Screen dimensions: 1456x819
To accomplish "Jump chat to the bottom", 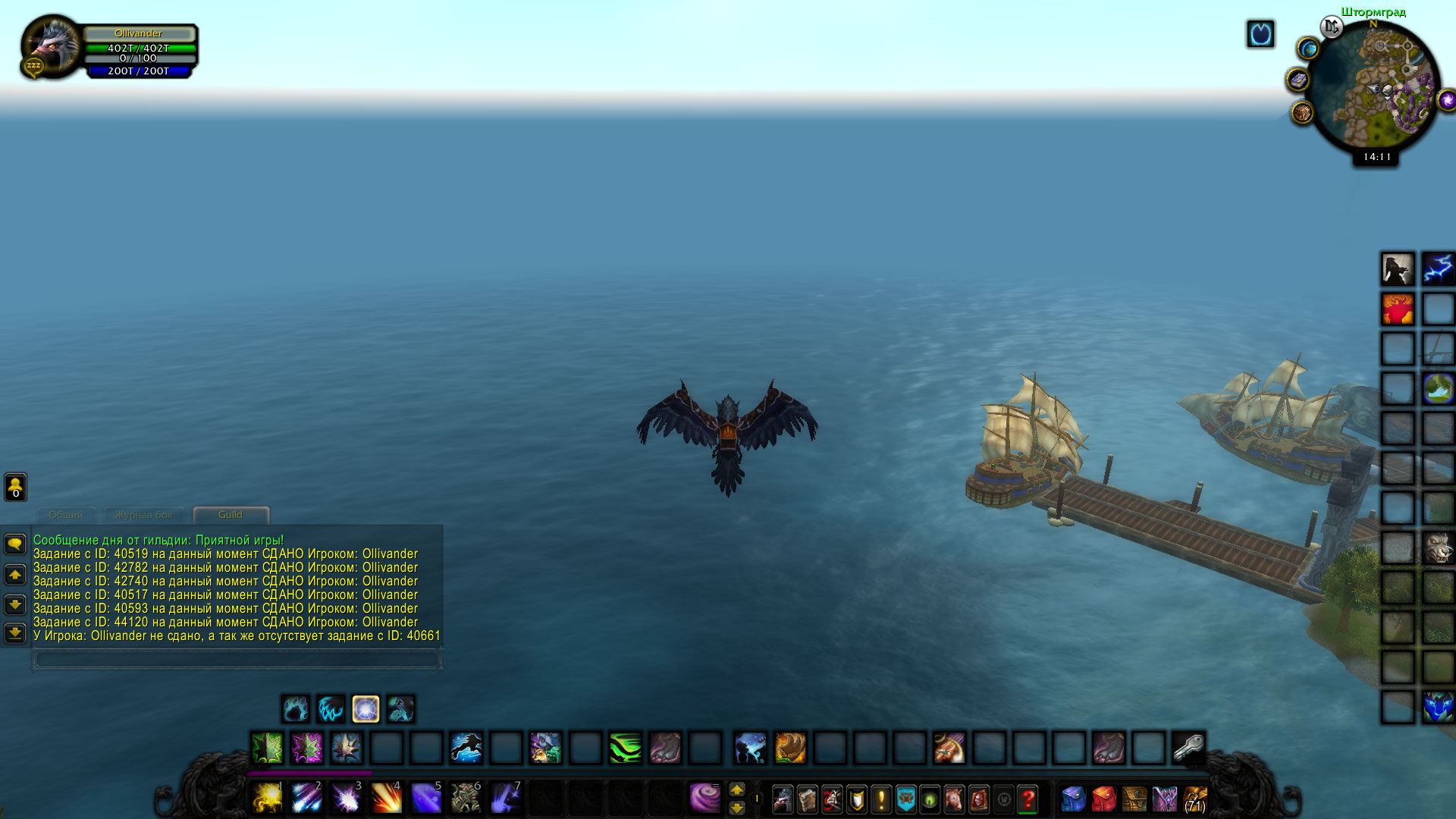I will [15, 632].
